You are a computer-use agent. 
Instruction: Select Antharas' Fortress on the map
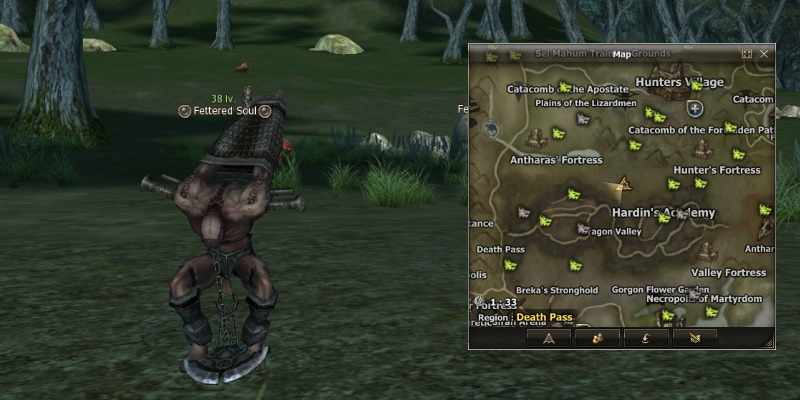tap(556, 159)
